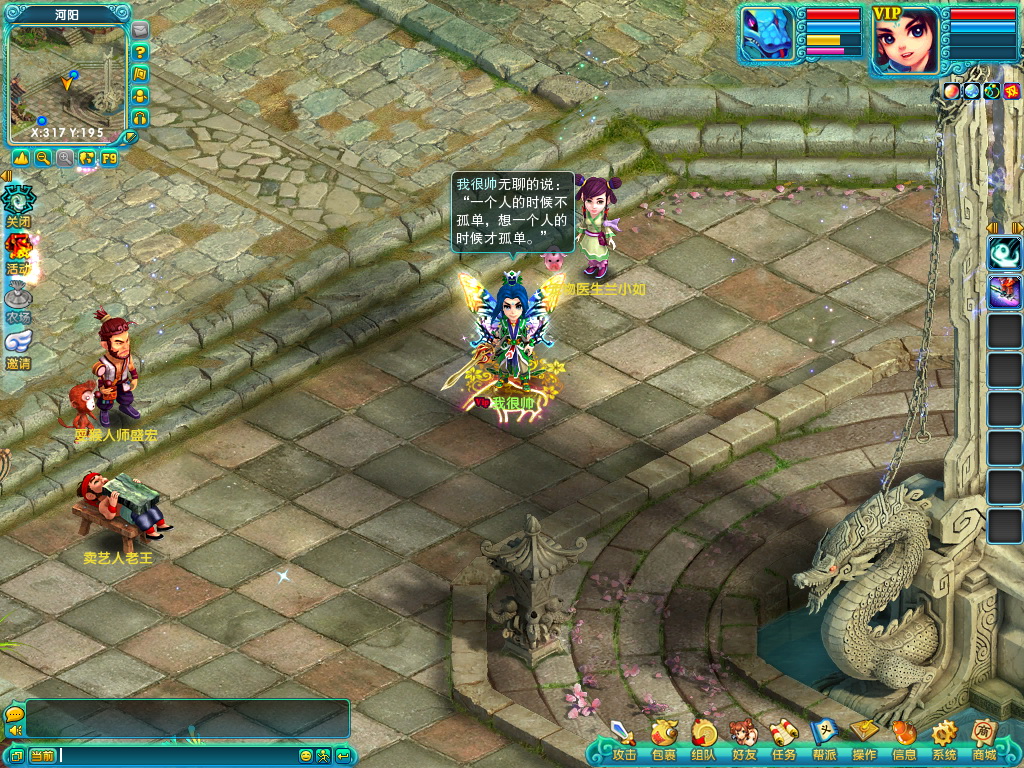1024x768 pixels.
Task: Click the F9 button below the minimap
Action: click(109, 158)
